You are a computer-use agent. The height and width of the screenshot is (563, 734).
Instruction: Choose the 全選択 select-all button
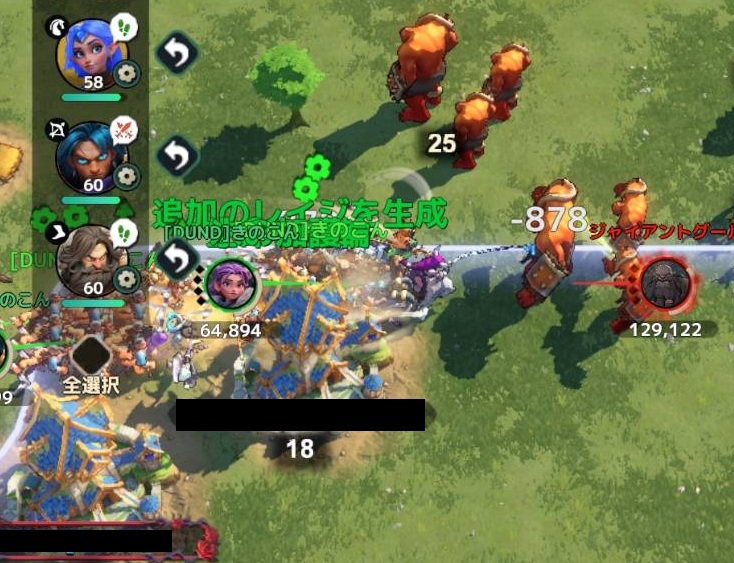pos(91,363)
